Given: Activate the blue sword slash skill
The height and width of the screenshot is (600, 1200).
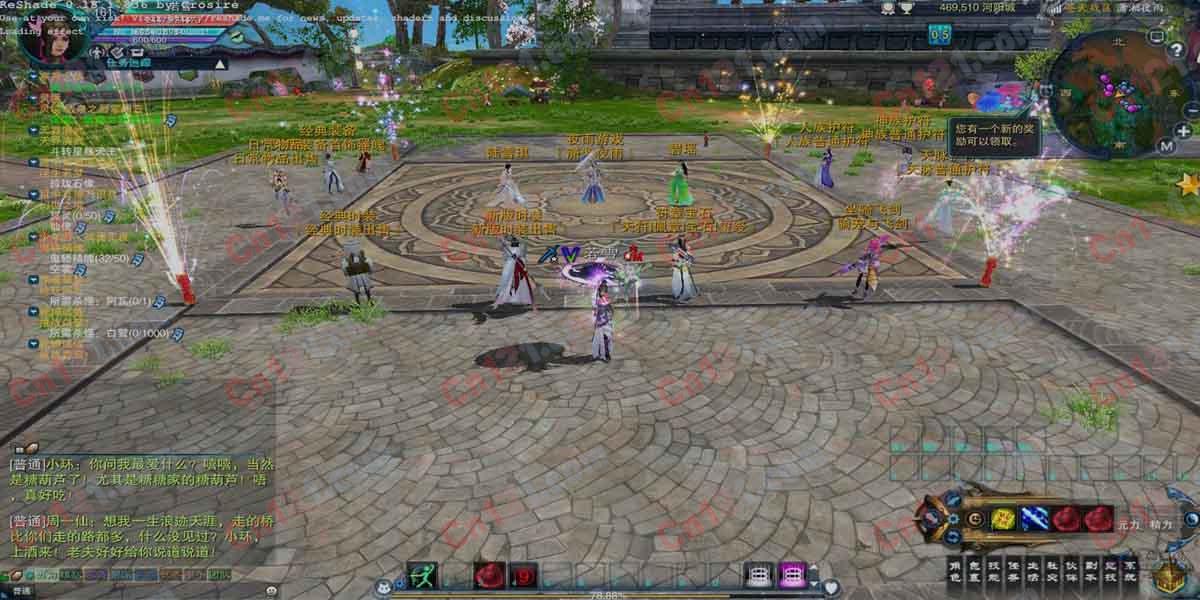Looking at the screenshot, I should pyautogui.click(x=1034, y=518).
